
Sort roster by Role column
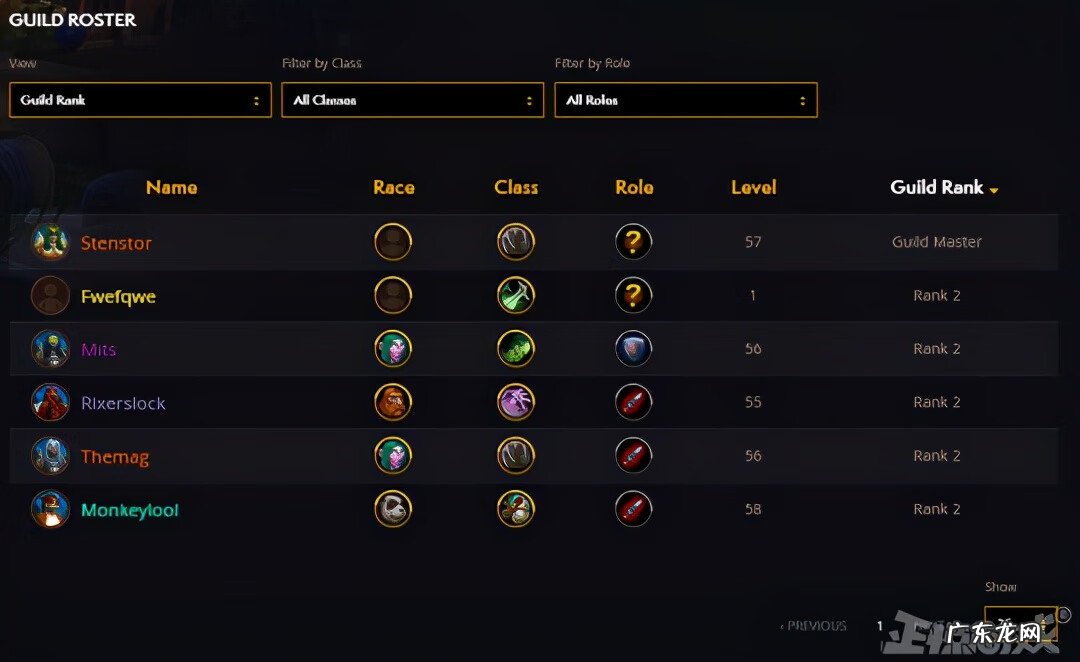point(634,187)
